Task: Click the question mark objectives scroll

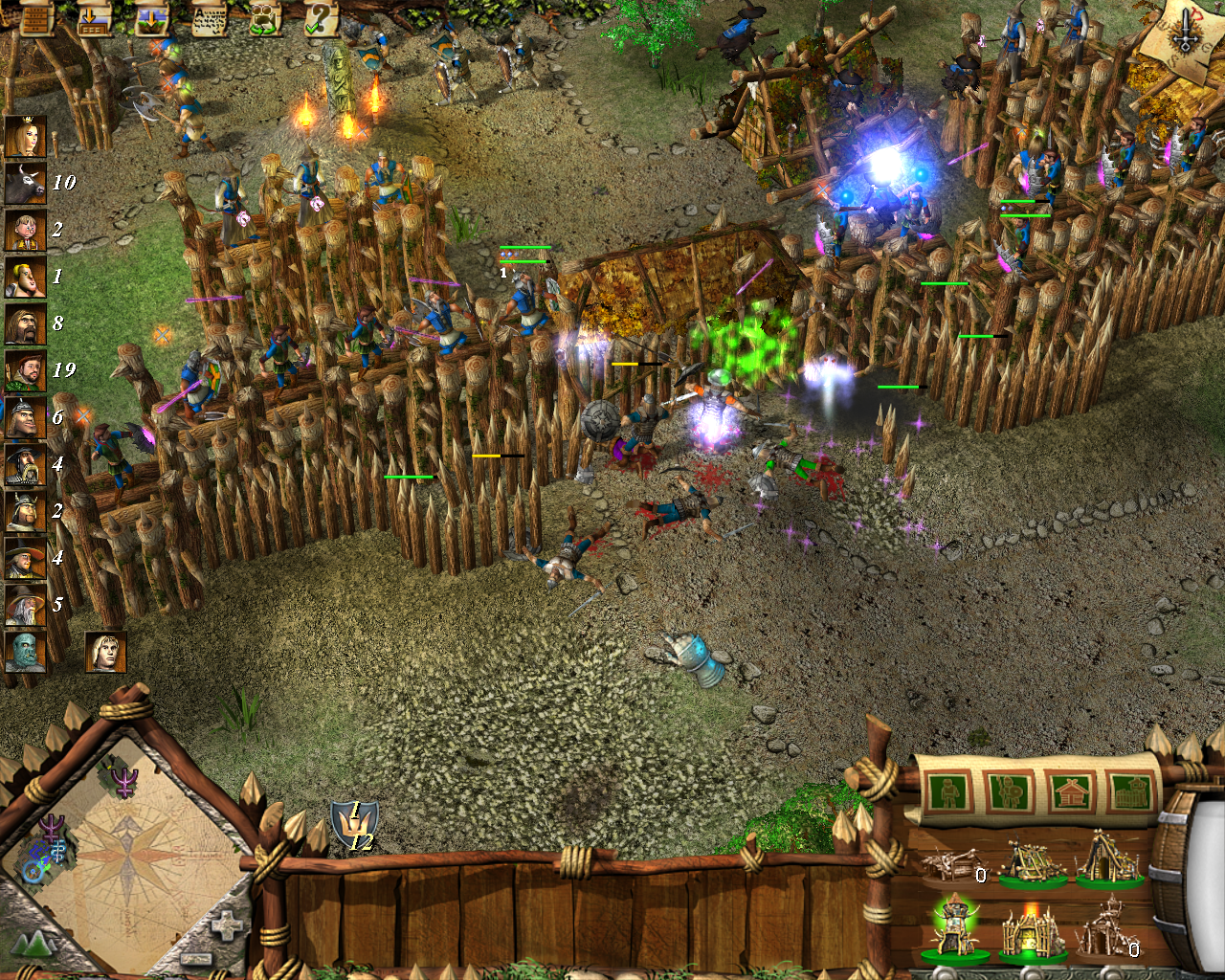Action: [x=322, y=18]
